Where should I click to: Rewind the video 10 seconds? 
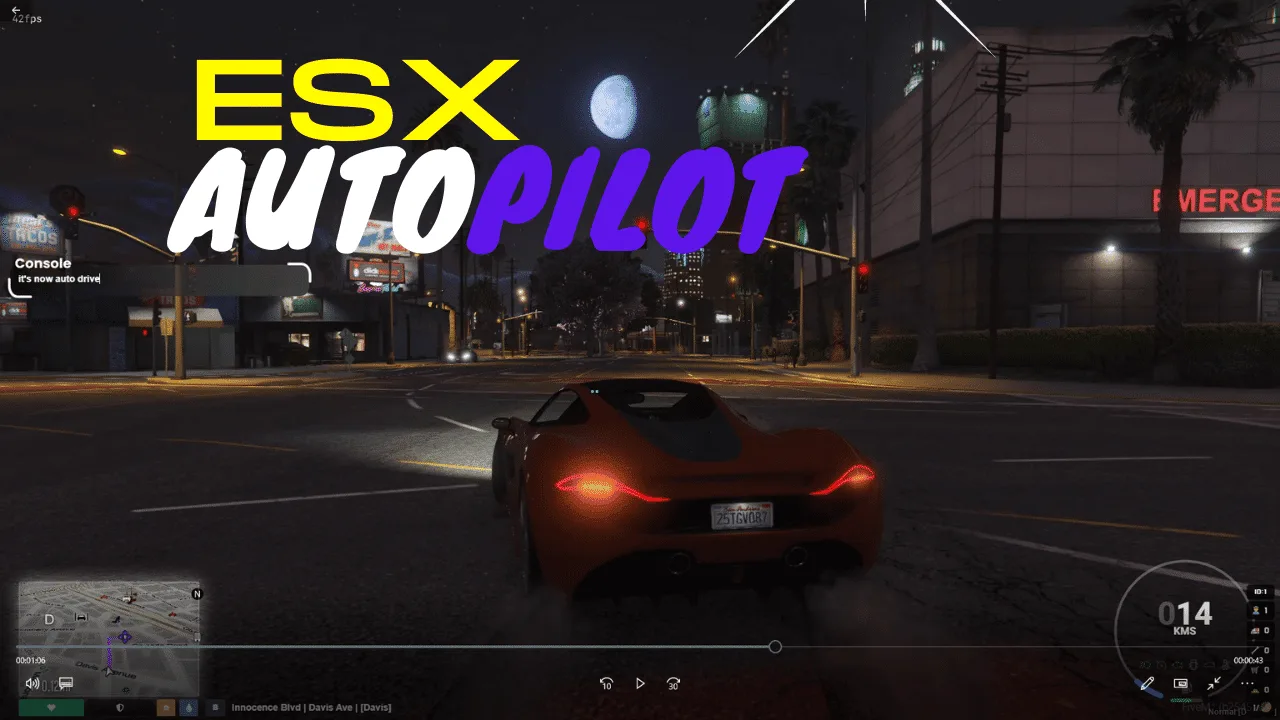(x=606, y=682)
